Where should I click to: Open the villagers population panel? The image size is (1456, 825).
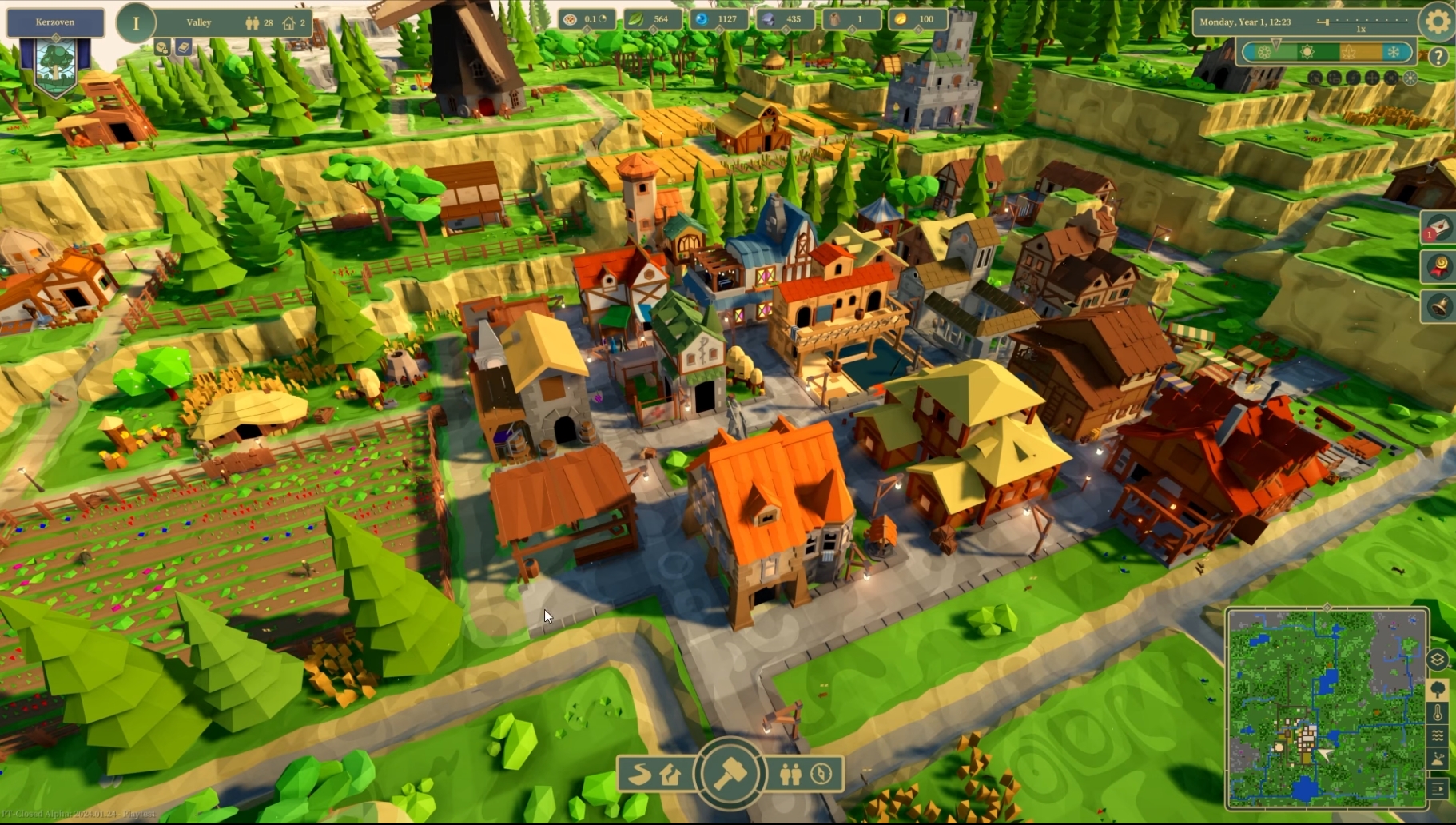pyautogui.click(x=790, y=774)
